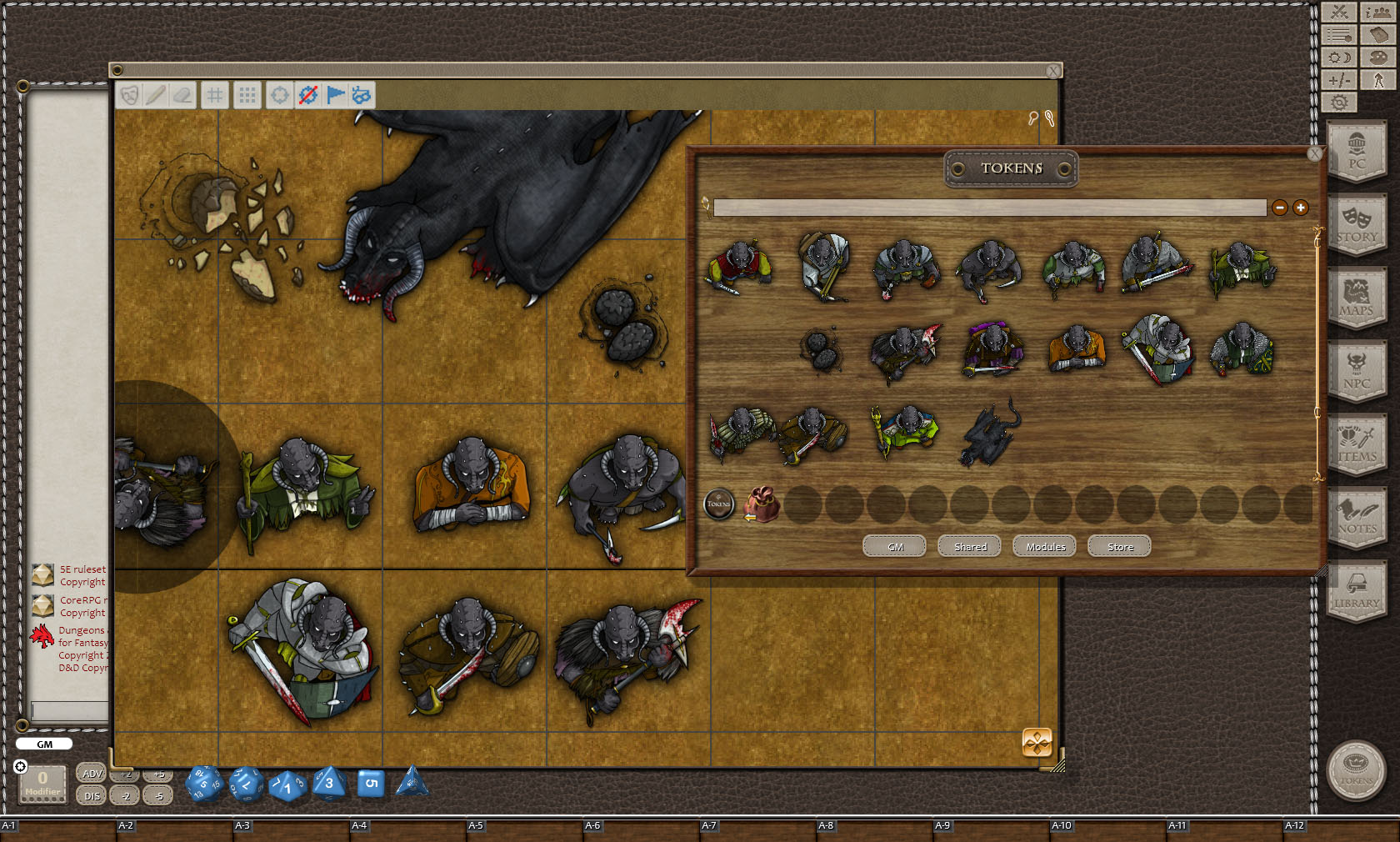Viewport: 1400px width, 842px height.
Task: Click the plus control to enlarge token previews
Action: pyautogui.click(x=1299, y=208)
